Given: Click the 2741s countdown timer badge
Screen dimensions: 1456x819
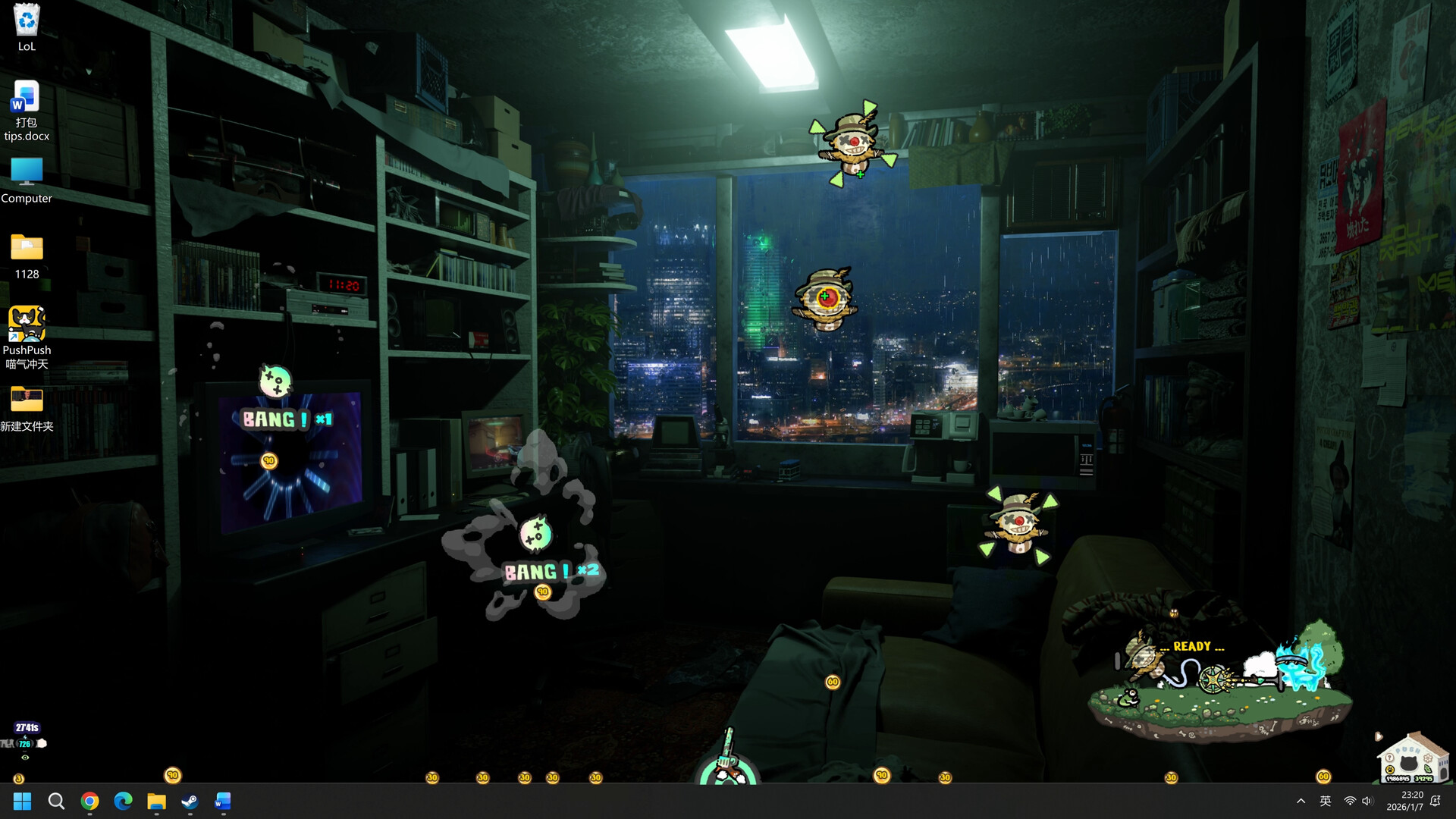Looking at the screenshot, I should [27, 726].
